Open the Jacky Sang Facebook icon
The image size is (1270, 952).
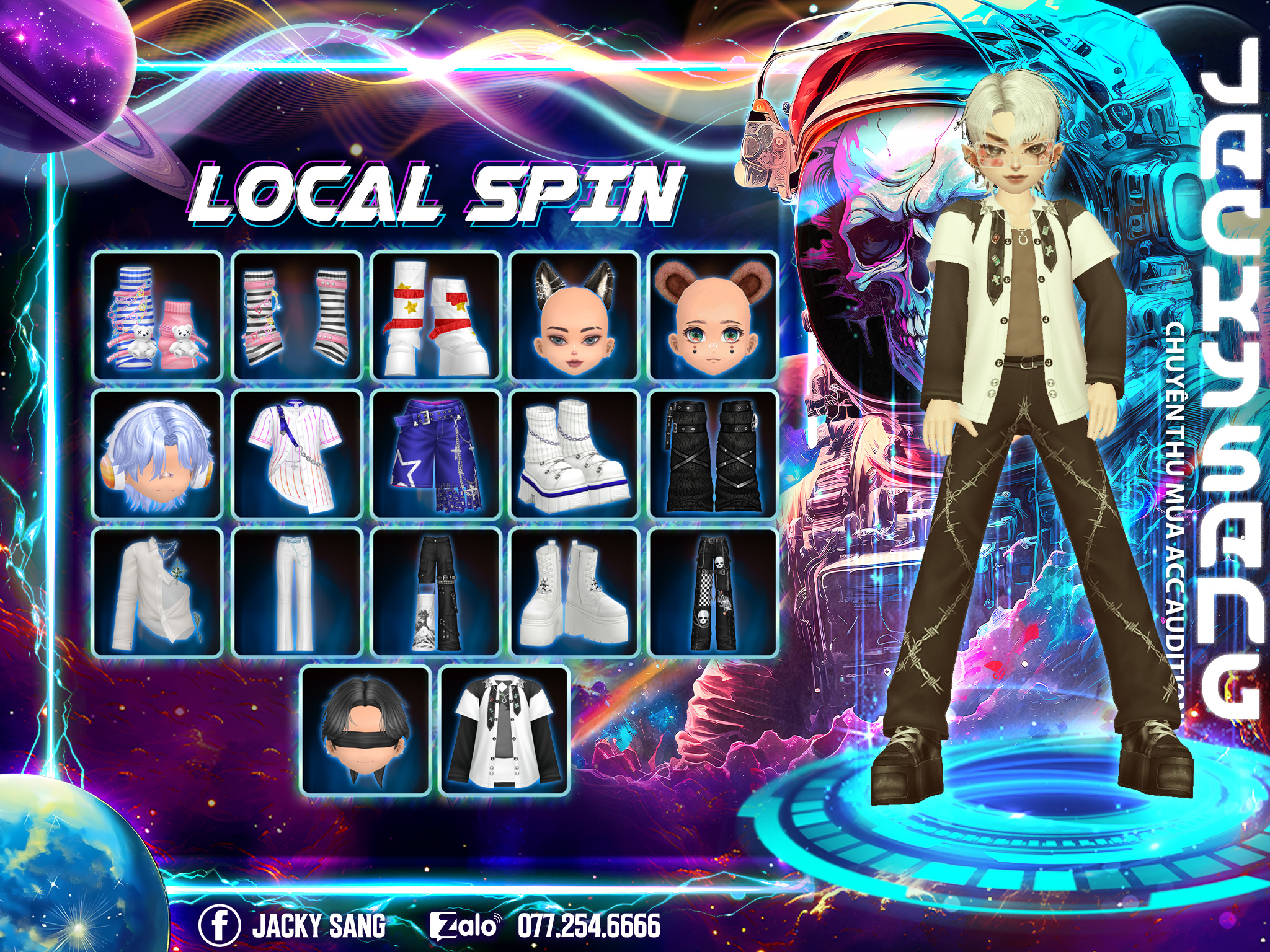click(219, 926)
